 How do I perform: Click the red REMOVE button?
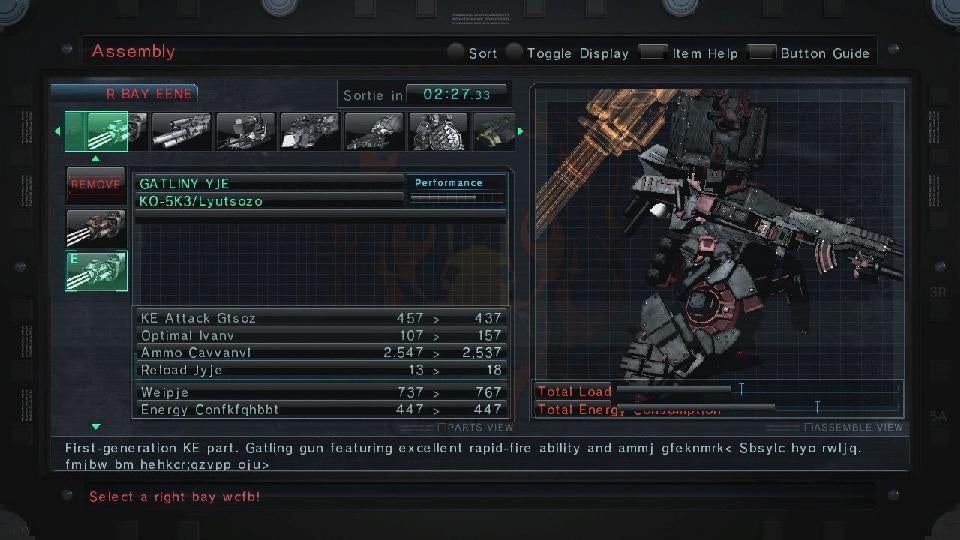tap(96, 185)
